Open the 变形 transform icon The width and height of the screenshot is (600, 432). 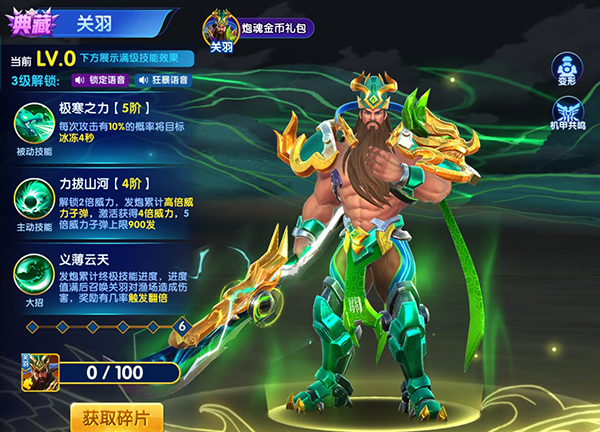click(568, 69)
